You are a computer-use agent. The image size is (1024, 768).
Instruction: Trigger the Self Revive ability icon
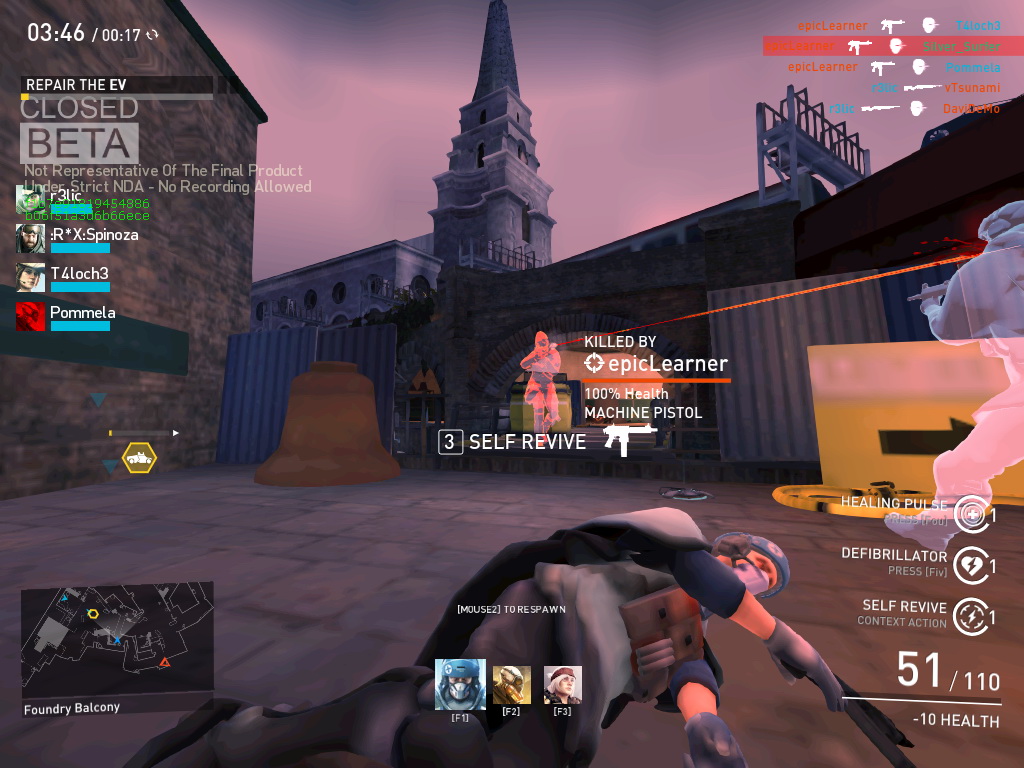(x=970, y=617)
